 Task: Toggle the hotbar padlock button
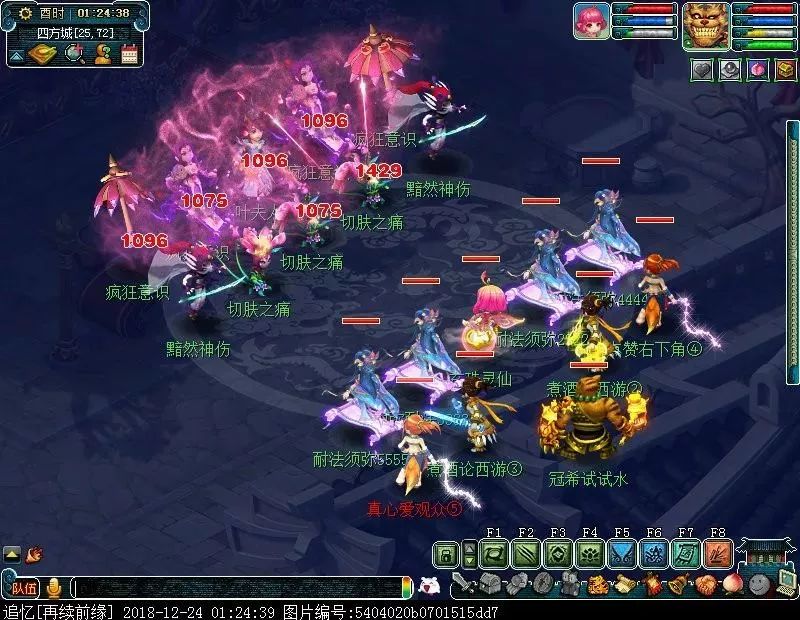446,553
